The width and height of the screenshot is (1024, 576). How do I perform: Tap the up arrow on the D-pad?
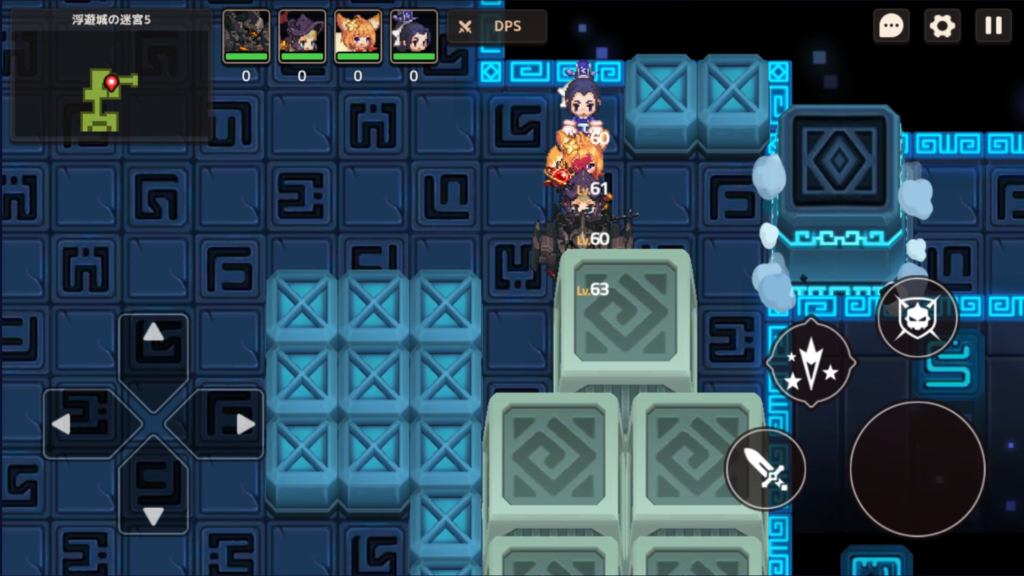tap(153, 334)
